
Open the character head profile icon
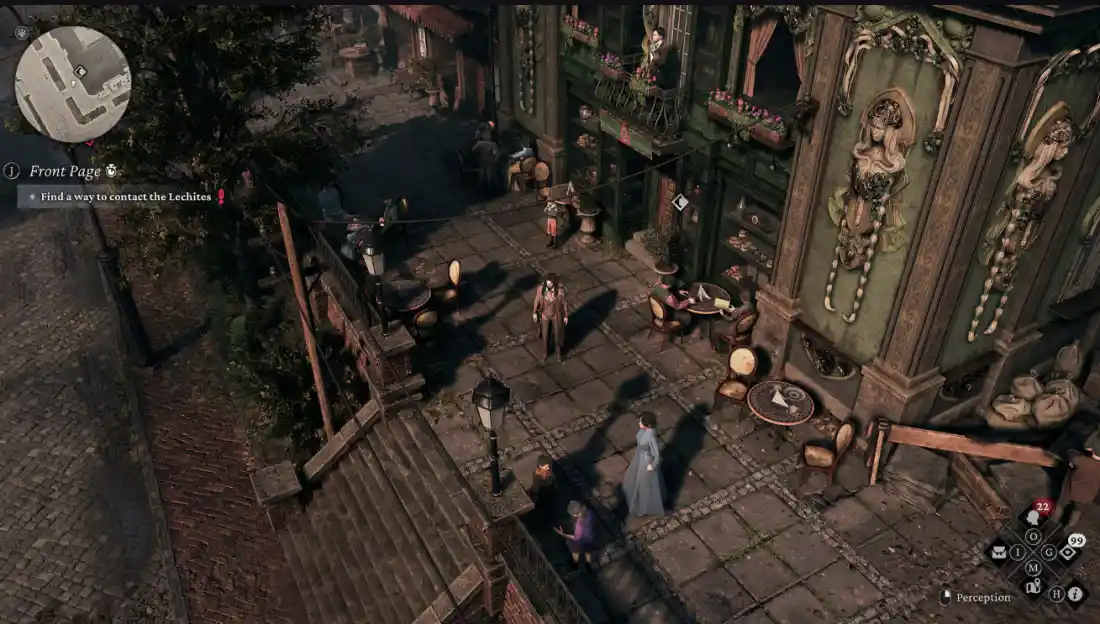pos(1033,517)
